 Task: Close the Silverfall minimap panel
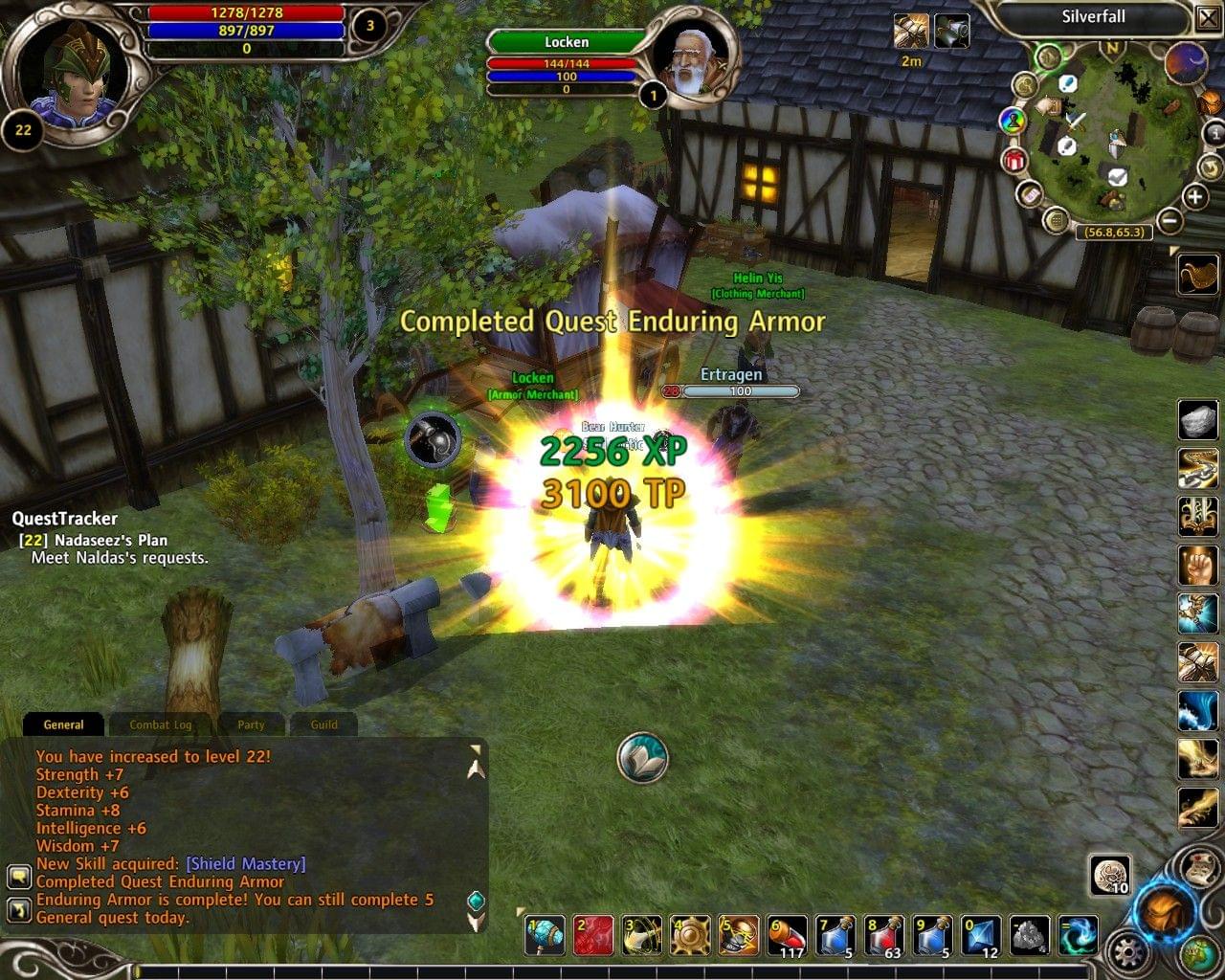pos(1207,17)
